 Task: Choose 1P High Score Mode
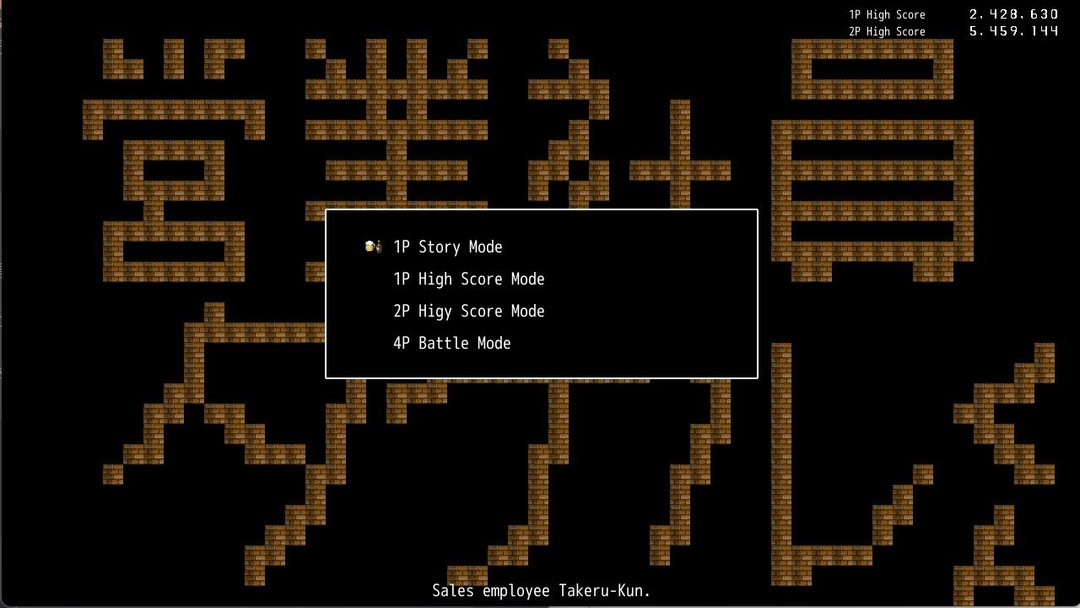pyautogui.click(x=468, y=279)
